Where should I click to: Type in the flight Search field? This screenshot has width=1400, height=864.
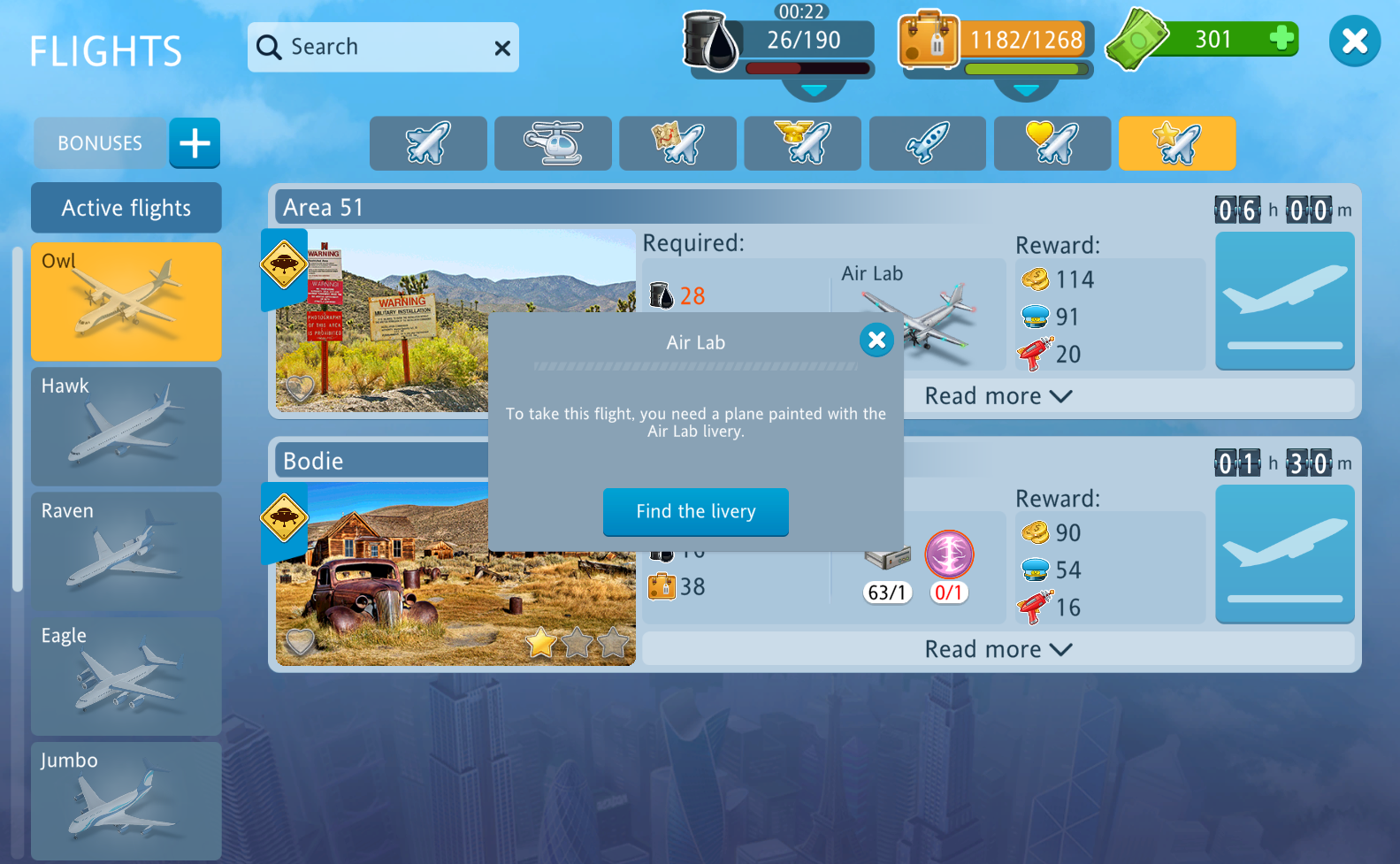[x=389, y=47]
